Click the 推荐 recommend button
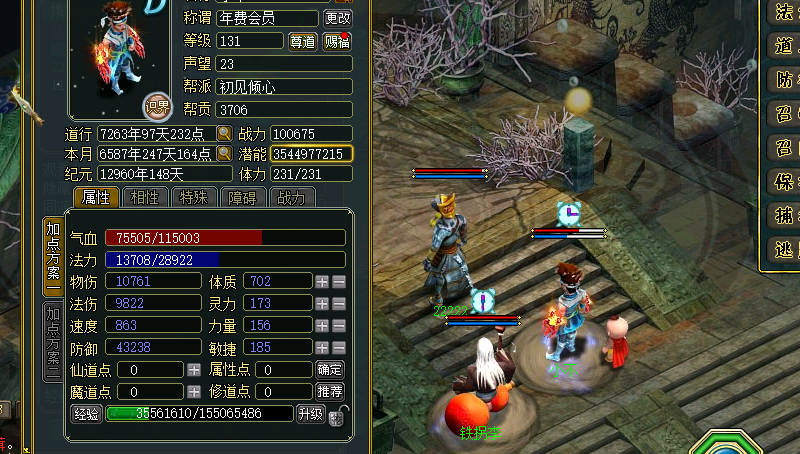 tap(330, 391)
